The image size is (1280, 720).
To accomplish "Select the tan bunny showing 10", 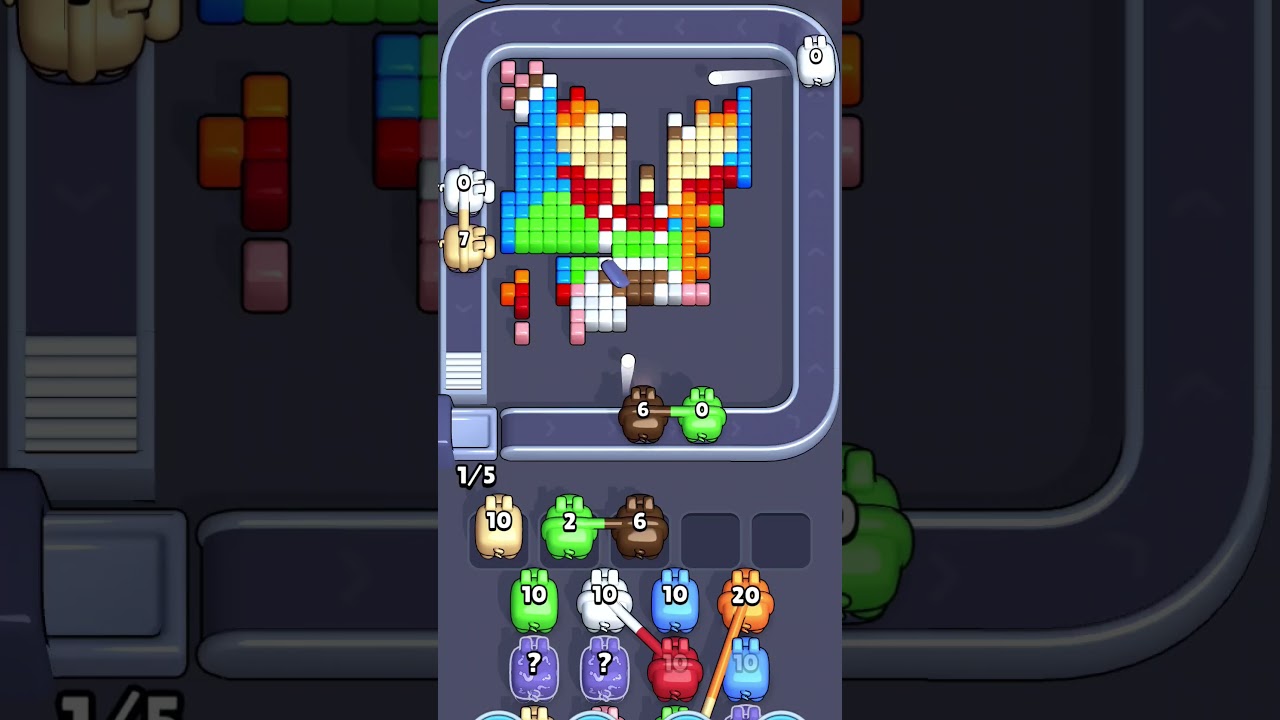I will click(x=497, y=524).
